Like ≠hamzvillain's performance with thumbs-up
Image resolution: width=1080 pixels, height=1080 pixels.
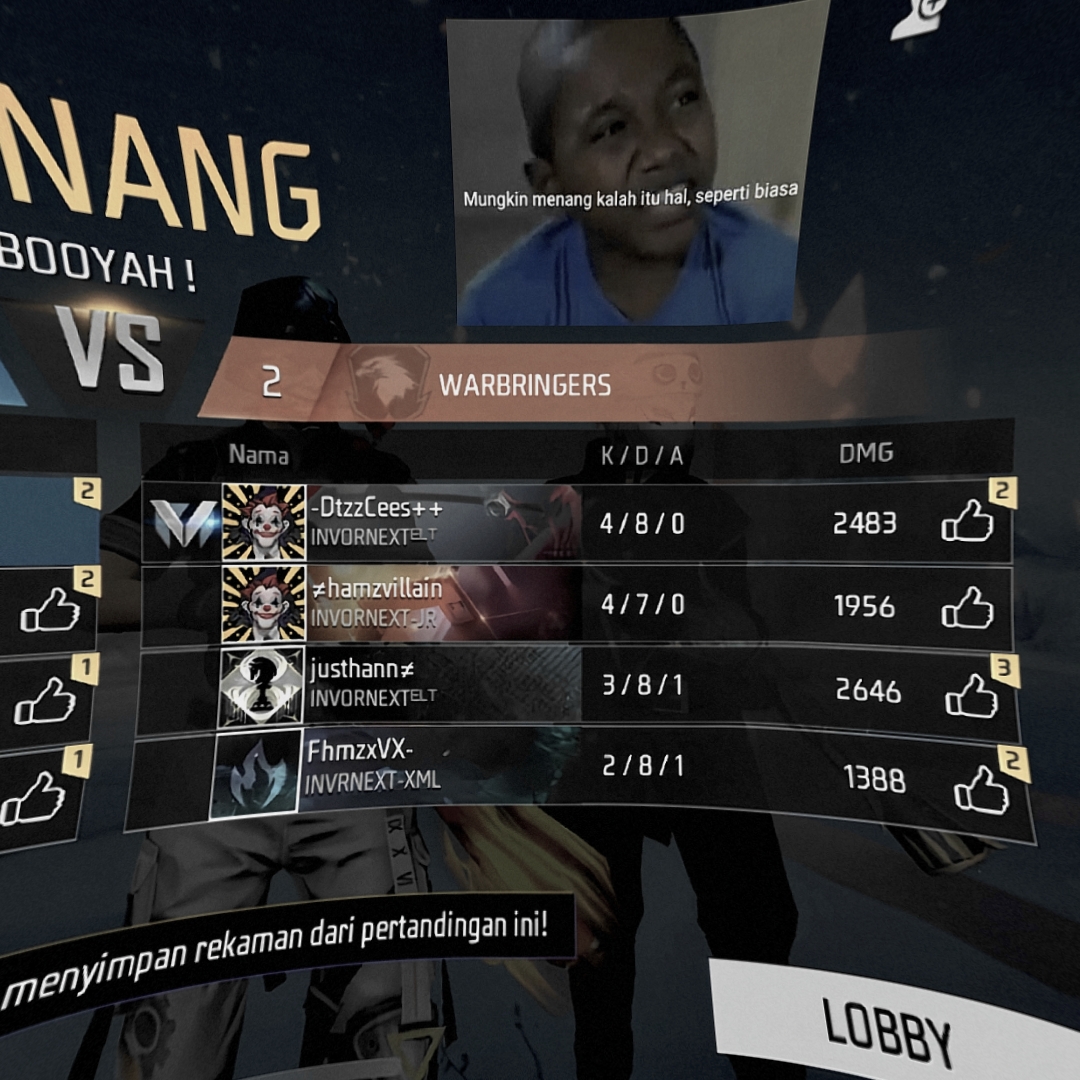point(967,607)
